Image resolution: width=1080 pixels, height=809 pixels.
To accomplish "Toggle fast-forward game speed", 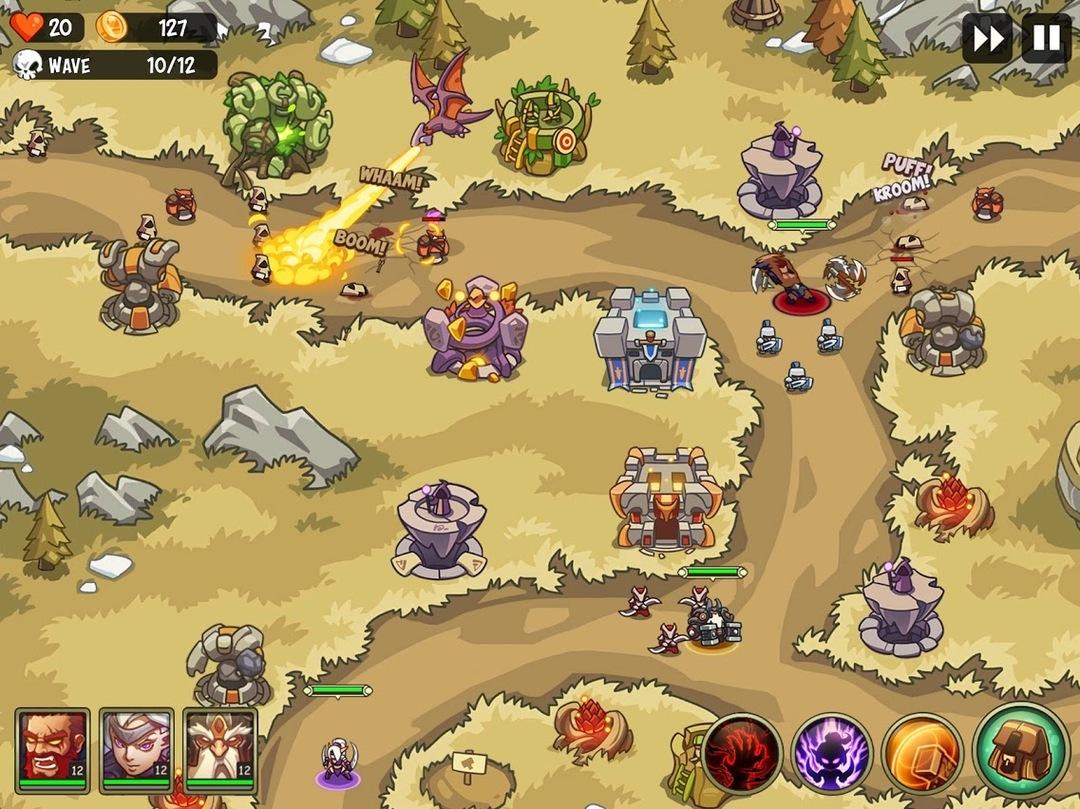I will point(986,39).
